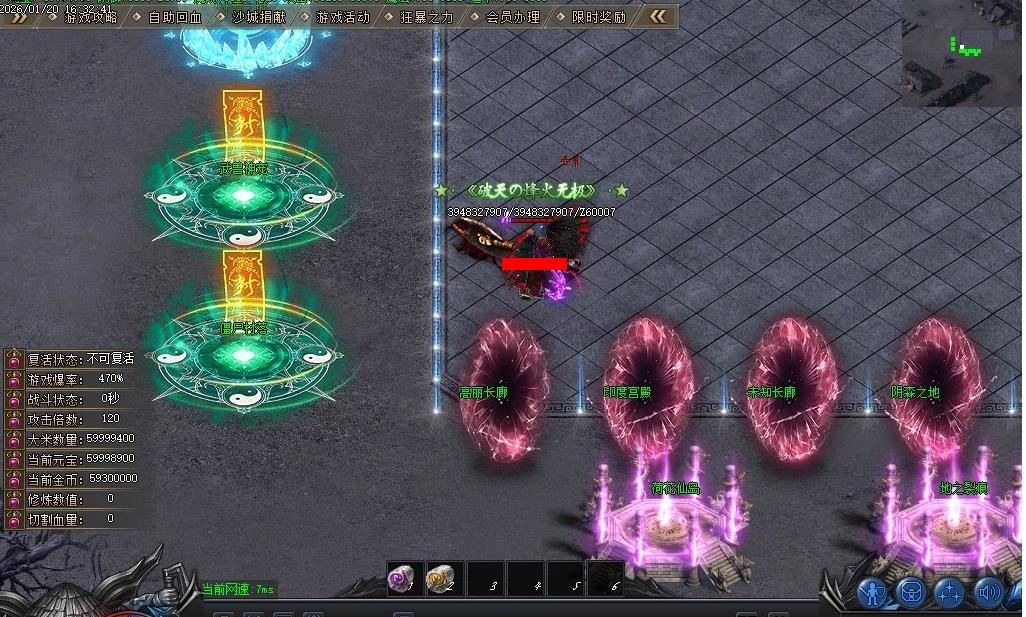Use the gold scroll in hotbar slot 2

tap(443, 579)
